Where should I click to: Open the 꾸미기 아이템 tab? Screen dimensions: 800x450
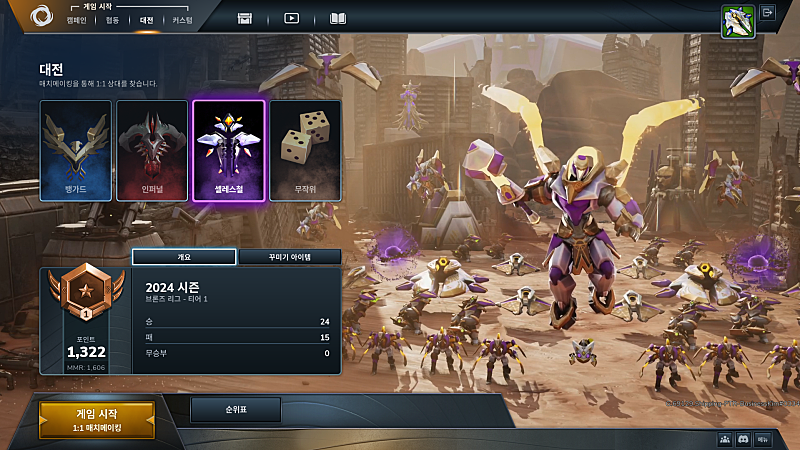point(289,257)
